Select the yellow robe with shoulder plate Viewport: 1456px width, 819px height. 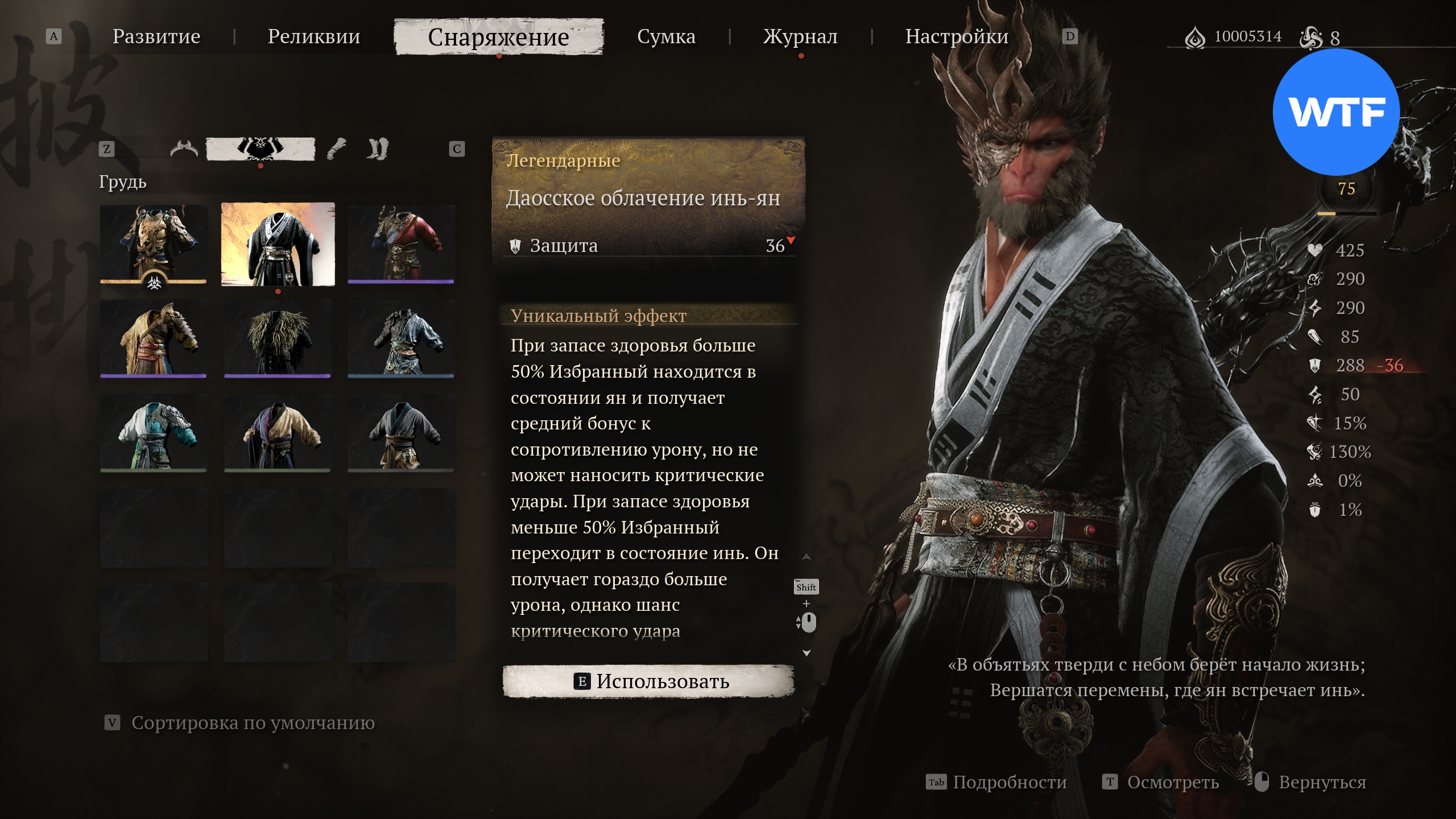click(154, 338)
